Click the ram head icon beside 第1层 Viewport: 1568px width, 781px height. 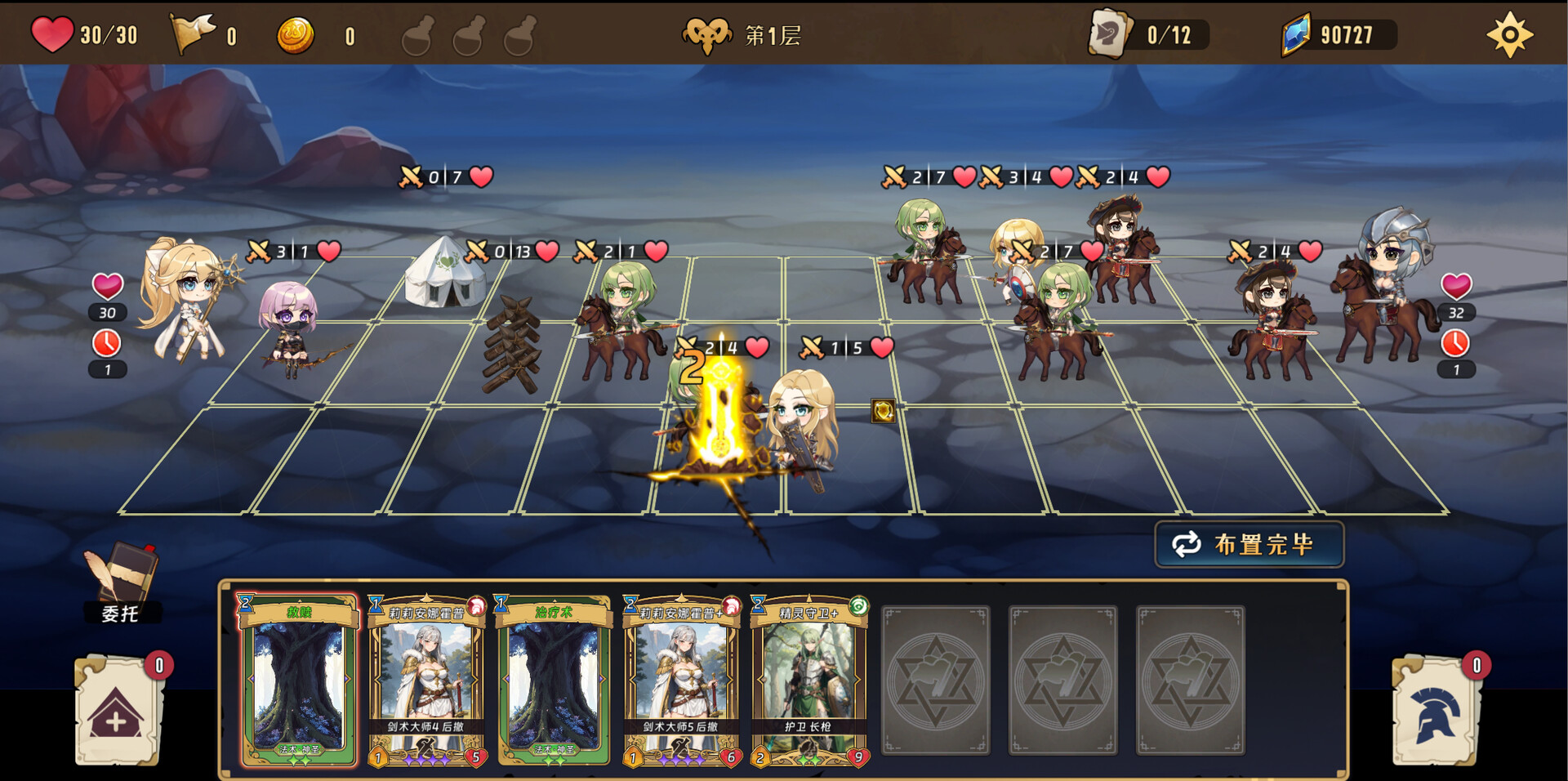pyautogui.click(x=707, y=33)
